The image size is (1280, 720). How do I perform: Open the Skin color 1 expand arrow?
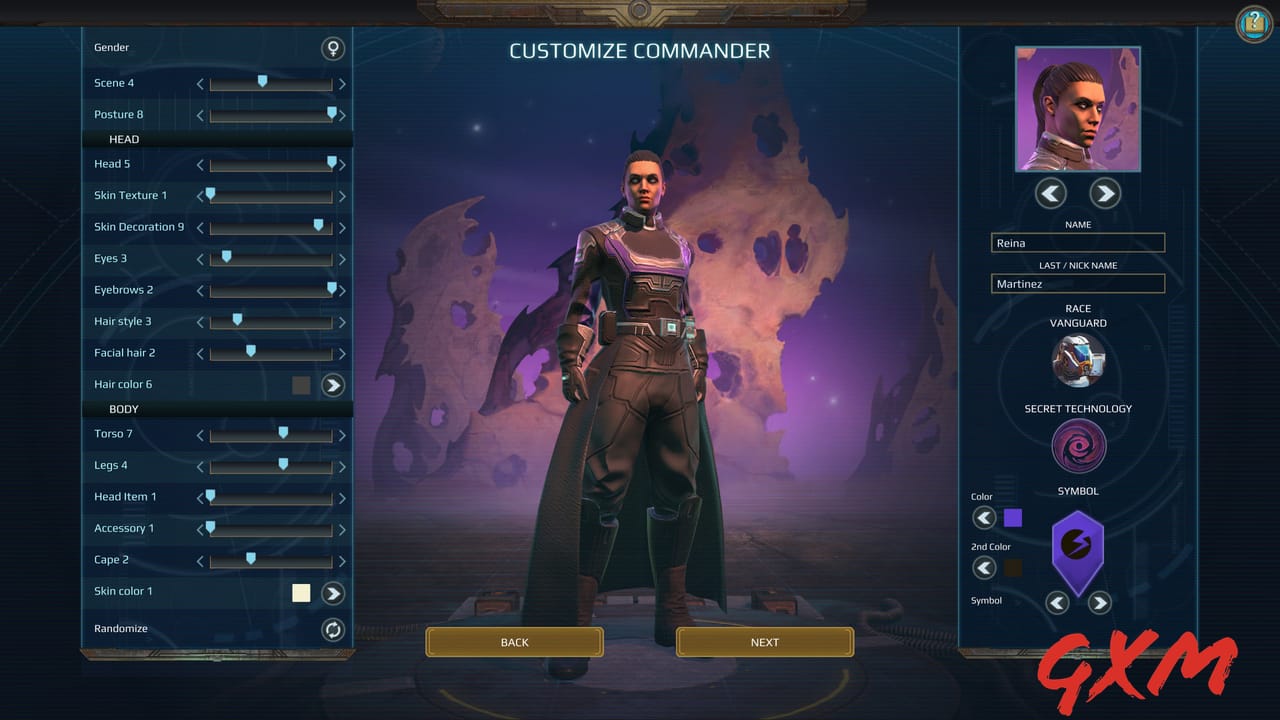tap(333, 592)
